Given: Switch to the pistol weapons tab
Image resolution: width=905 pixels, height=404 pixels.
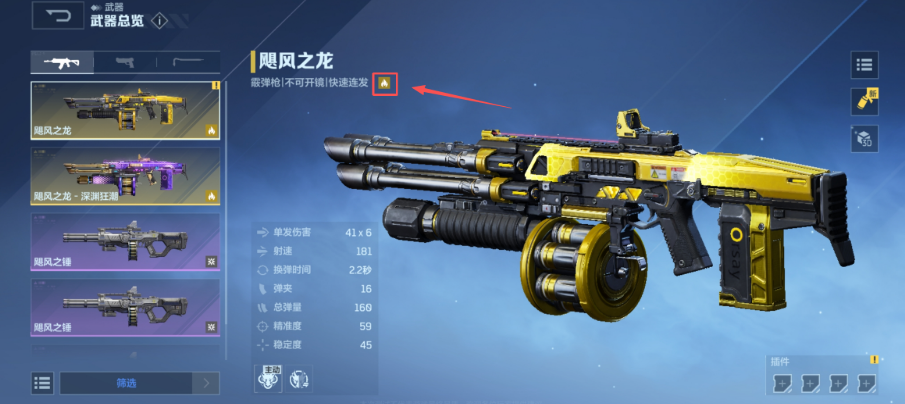Looking at the screenshot, I should point(125,62).
